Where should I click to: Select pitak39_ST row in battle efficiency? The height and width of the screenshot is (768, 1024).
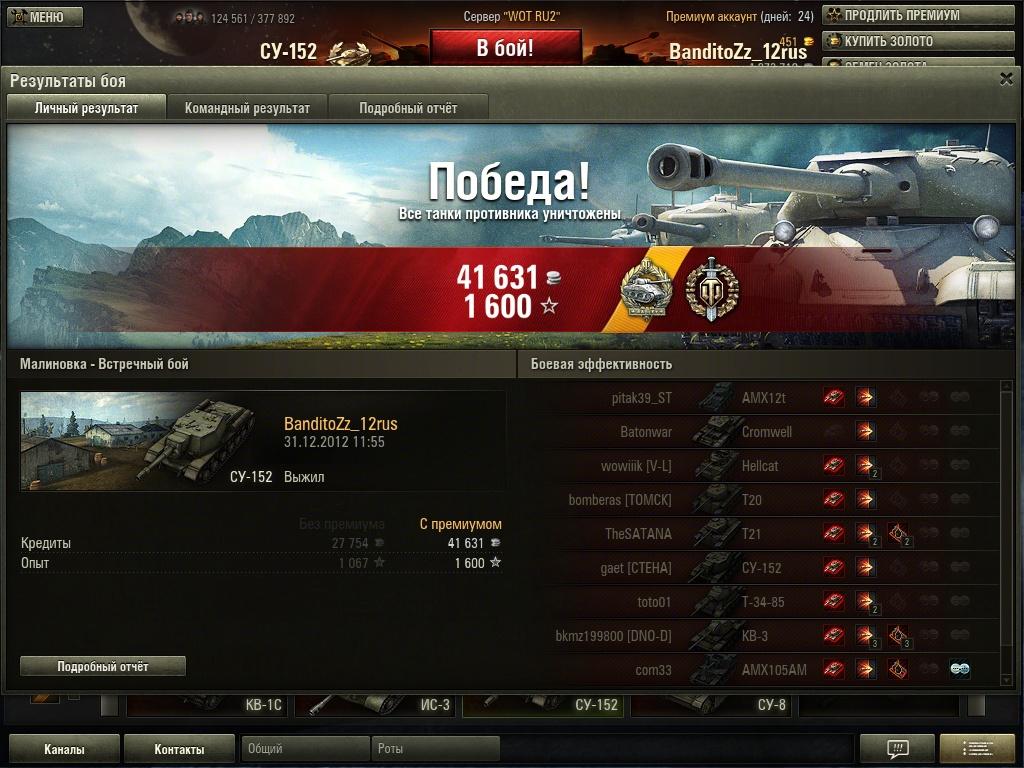[760, 398]
